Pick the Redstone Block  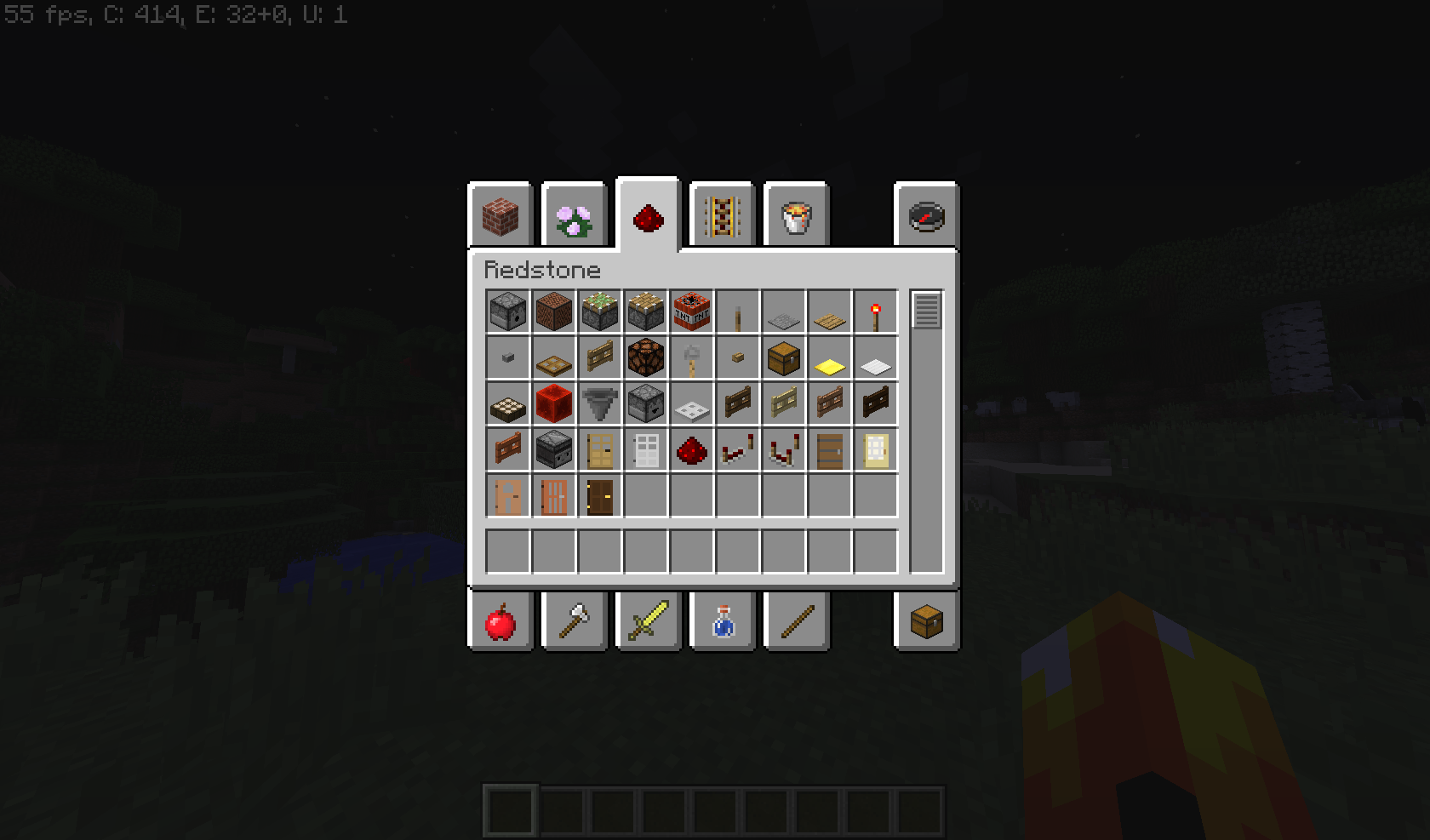[553, 405]
